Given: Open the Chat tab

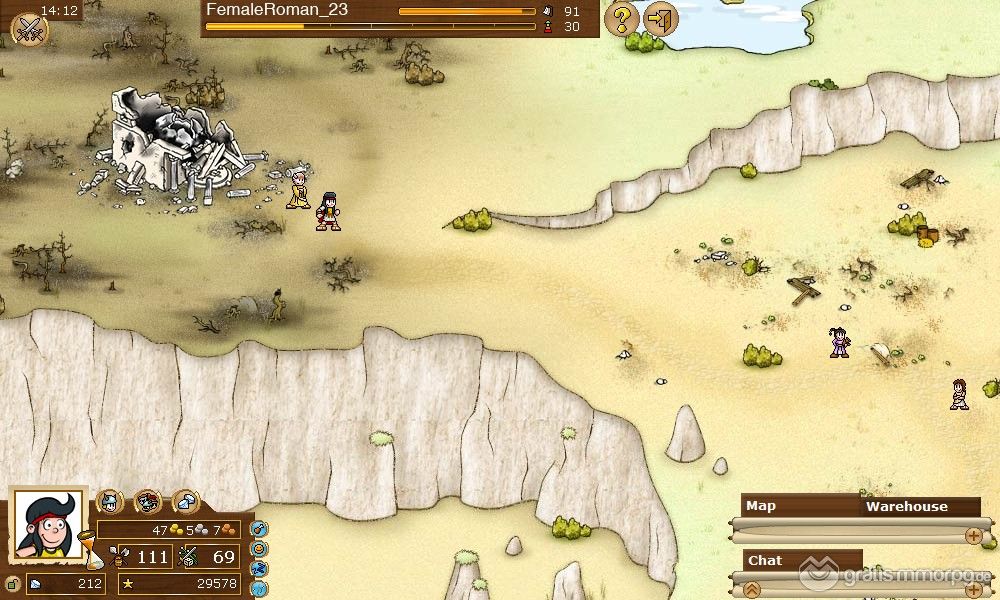Looking at the screenshot, I should click(x=765, y=560).
